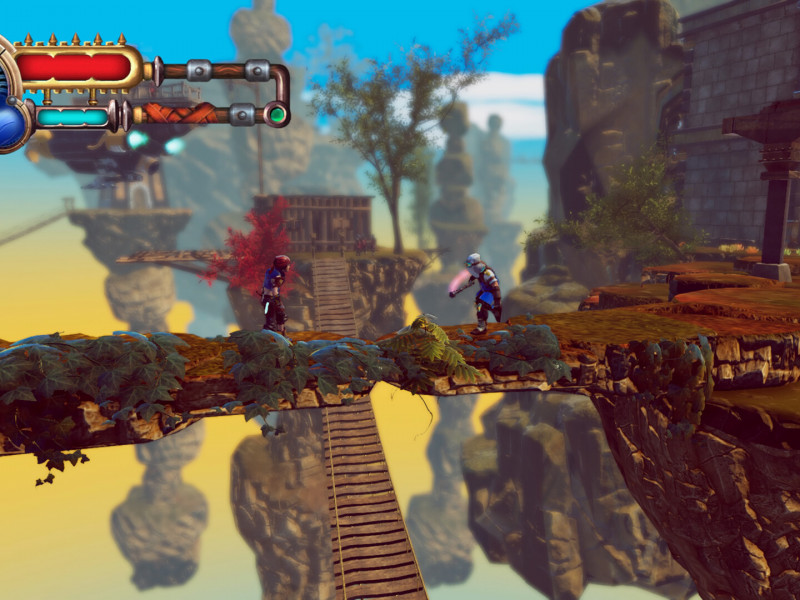Select the green gem at the pipe end
800x600 pixels.
click(276, 114)
